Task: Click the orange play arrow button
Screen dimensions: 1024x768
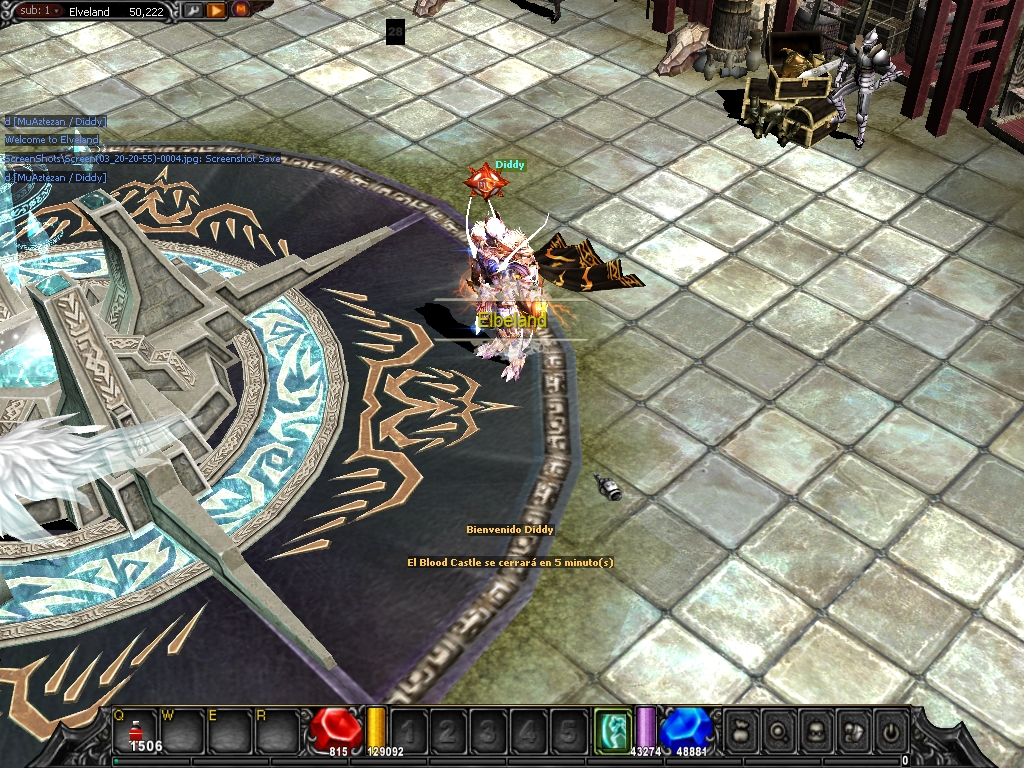Action: tap(215, 10)
